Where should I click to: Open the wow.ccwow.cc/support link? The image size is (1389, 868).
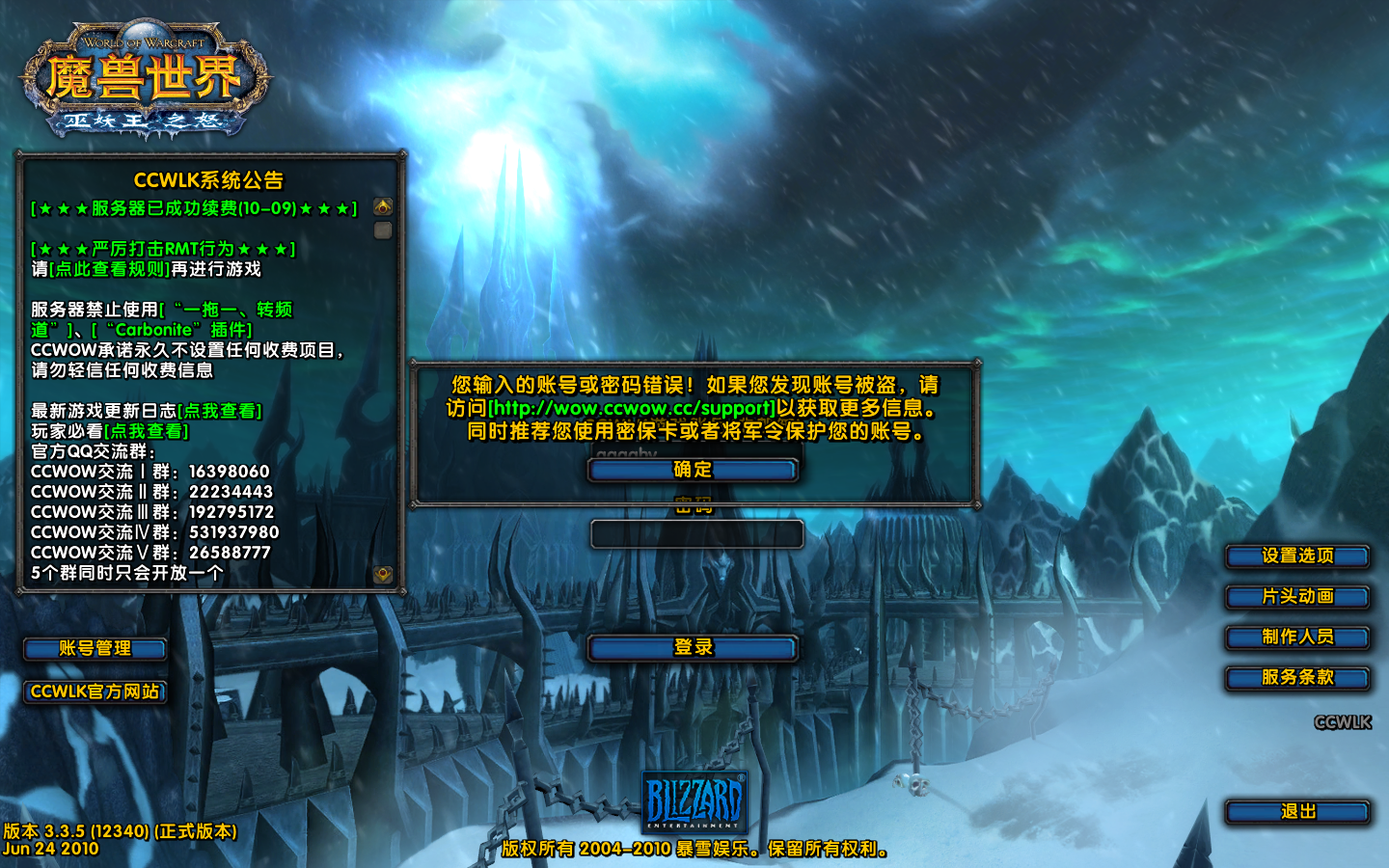(x=633, y=408)
